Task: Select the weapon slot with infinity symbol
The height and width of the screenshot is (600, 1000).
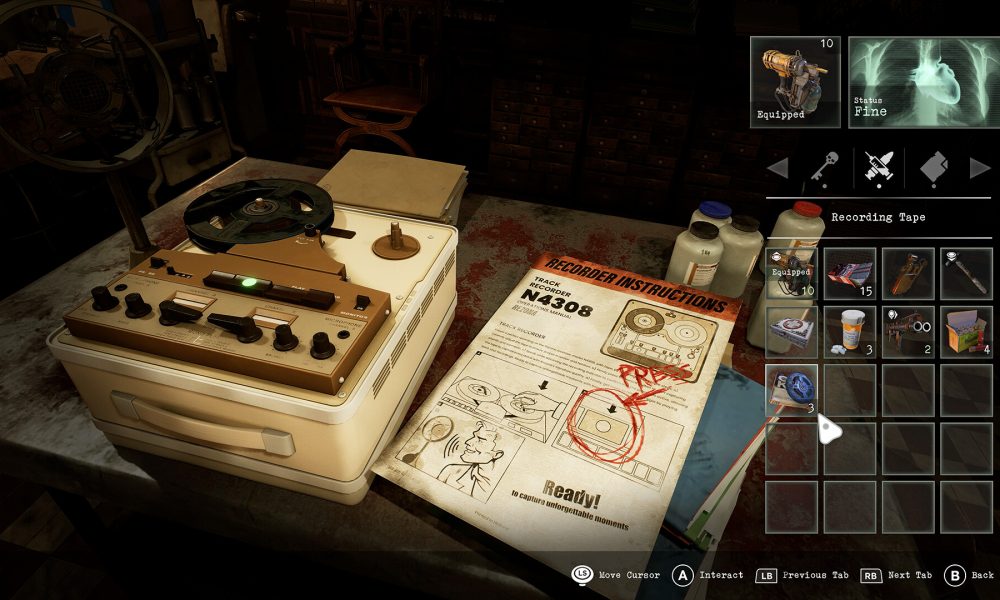Action: [x=908, y=332]
